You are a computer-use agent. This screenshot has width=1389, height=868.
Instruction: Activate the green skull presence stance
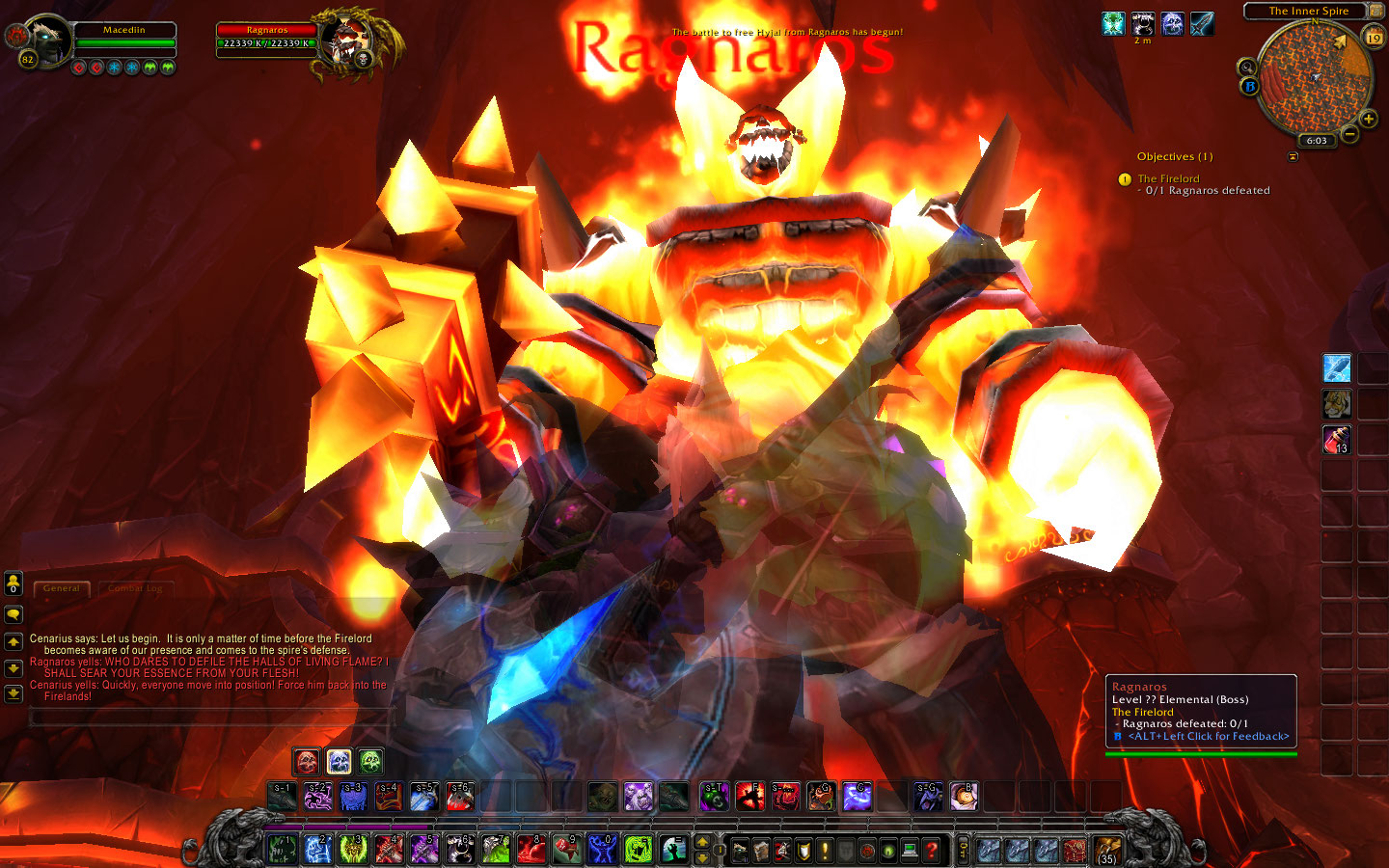(371, 762)
